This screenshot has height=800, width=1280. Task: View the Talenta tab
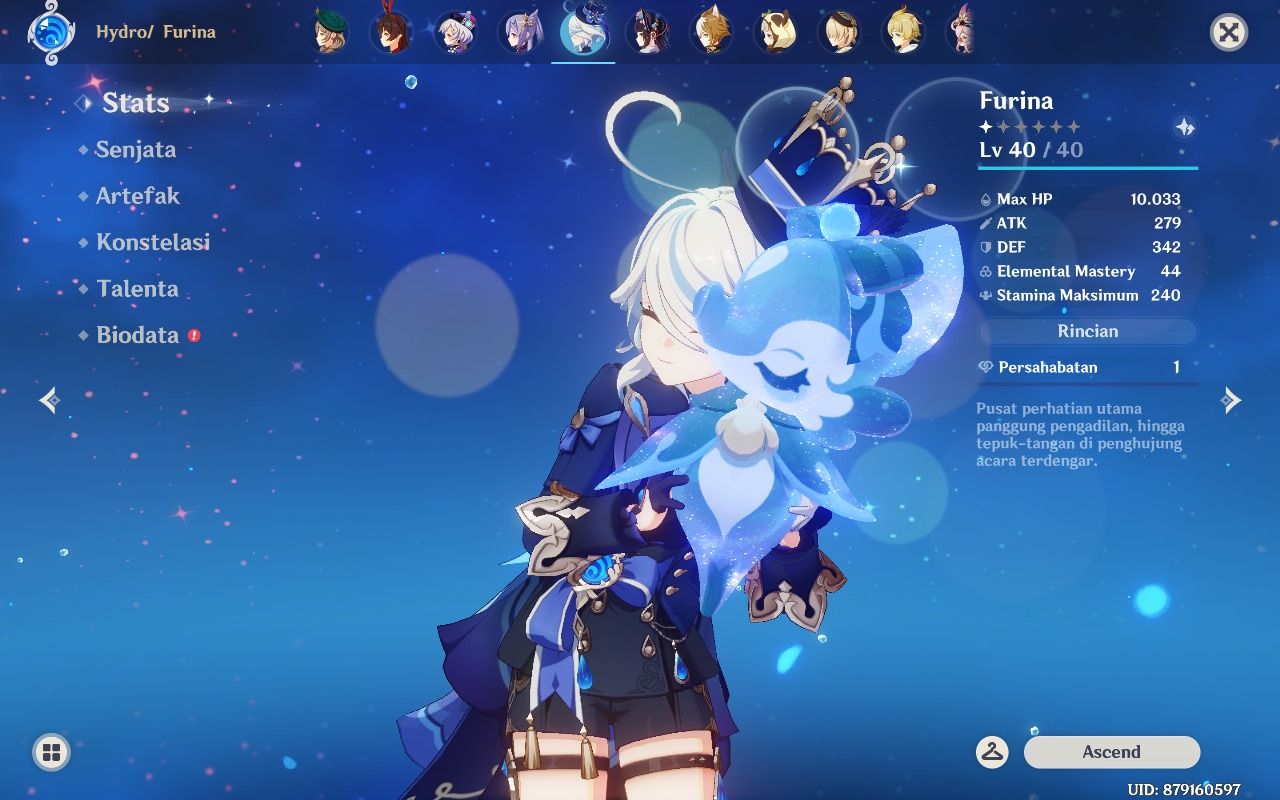(137, 289)
